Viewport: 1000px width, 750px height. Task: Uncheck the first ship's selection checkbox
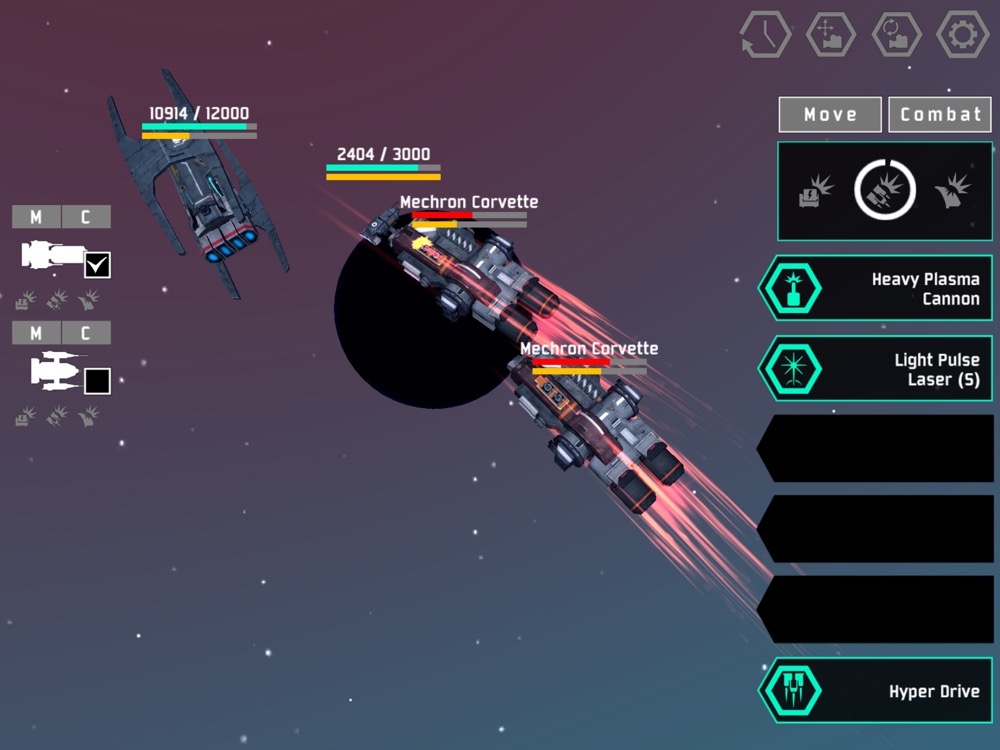(x=98, y=265)
